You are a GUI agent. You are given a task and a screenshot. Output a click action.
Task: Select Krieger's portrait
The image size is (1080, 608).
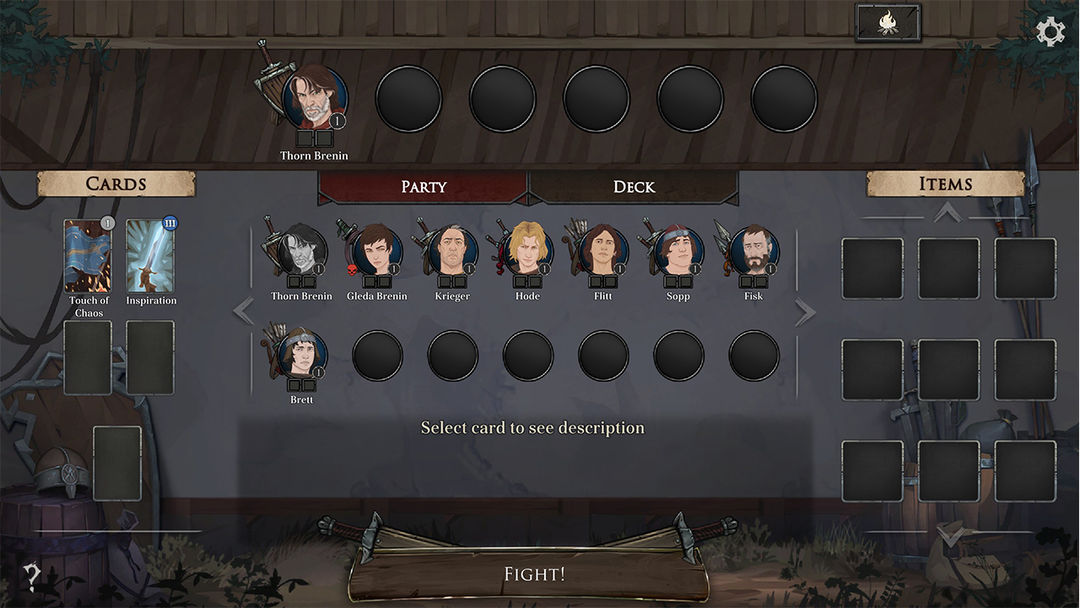pyautogui.click(x=452, y=251)
